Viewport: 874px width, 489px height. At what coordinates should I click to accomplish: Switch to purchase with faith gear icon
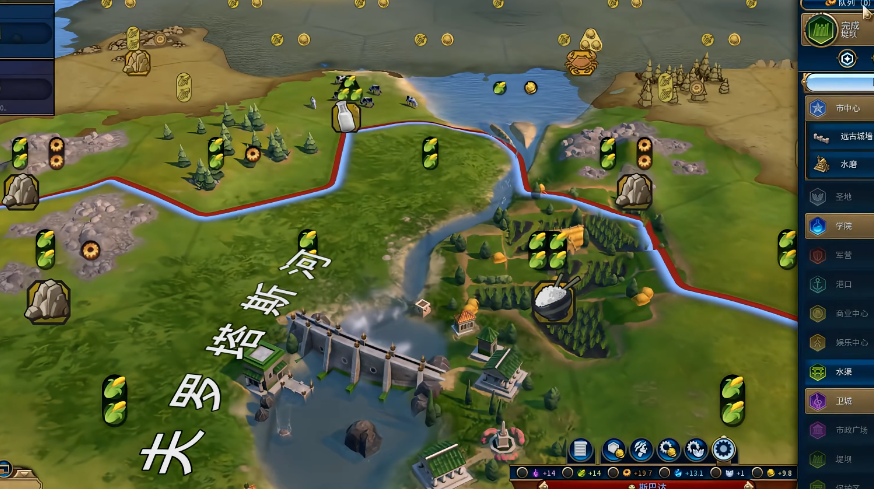696,450
